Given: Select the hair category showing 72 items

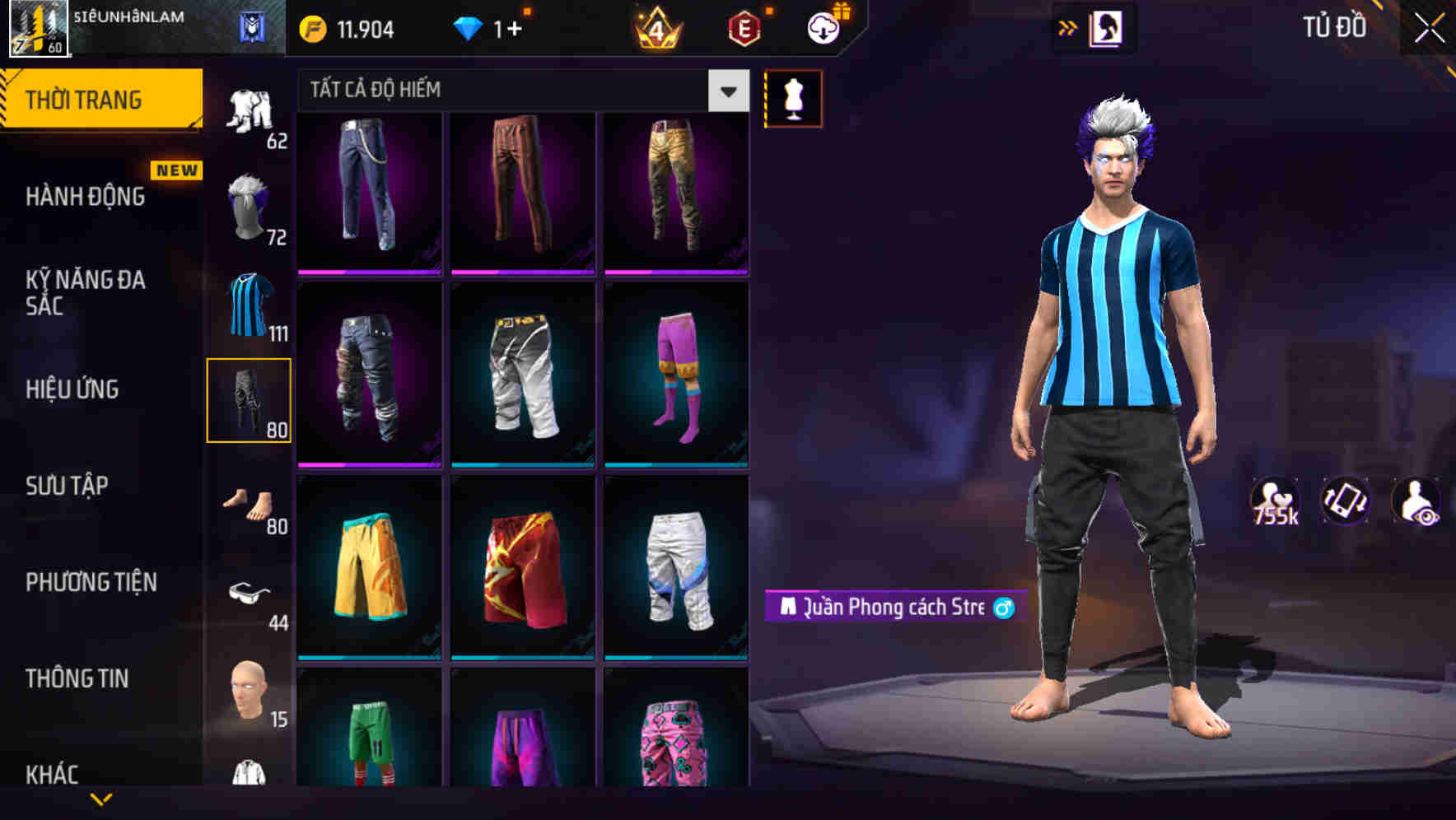Looking at the screenshot, I should point(250,206).
